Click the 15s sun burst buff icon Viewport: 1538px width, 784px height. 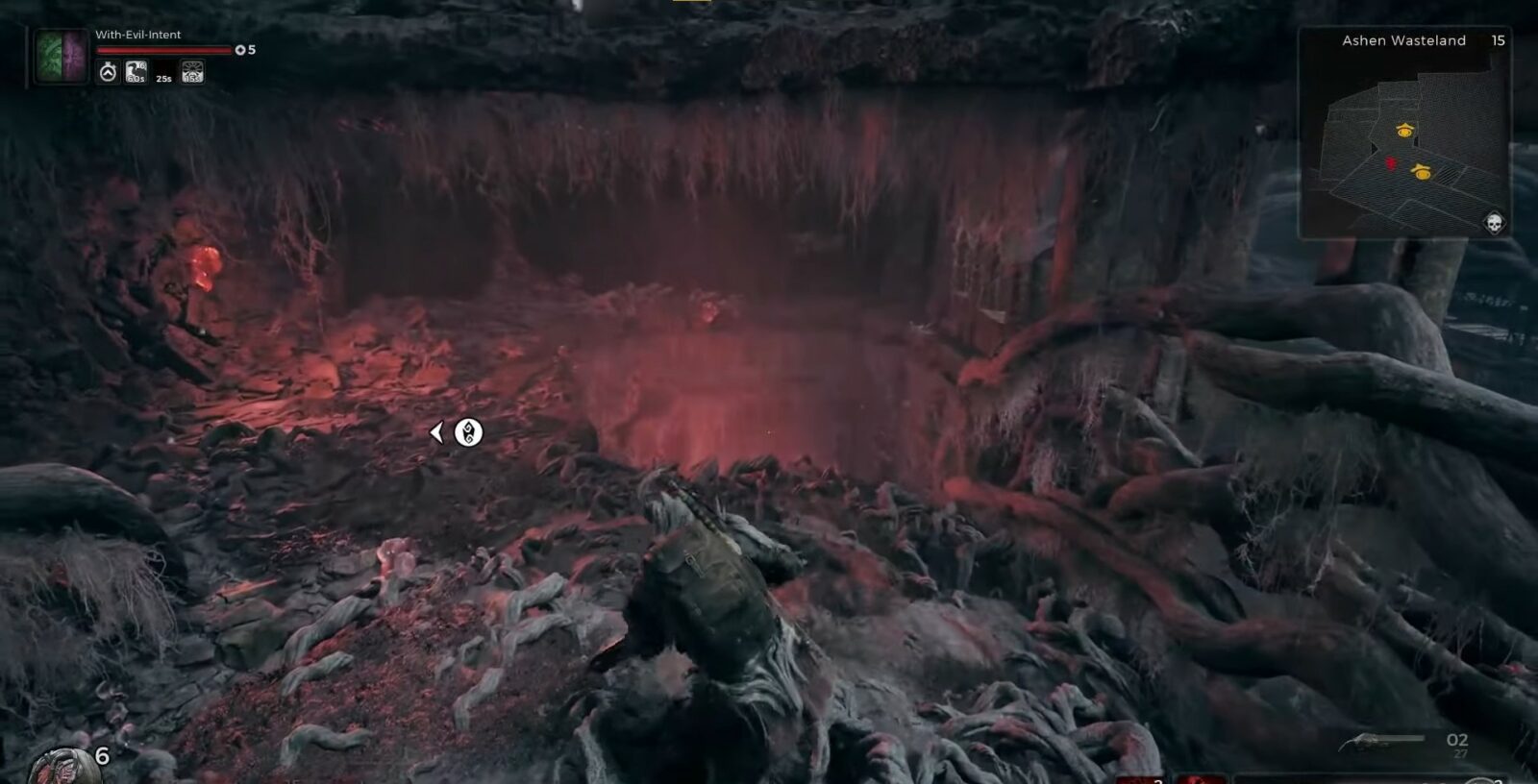coord(192,72)
